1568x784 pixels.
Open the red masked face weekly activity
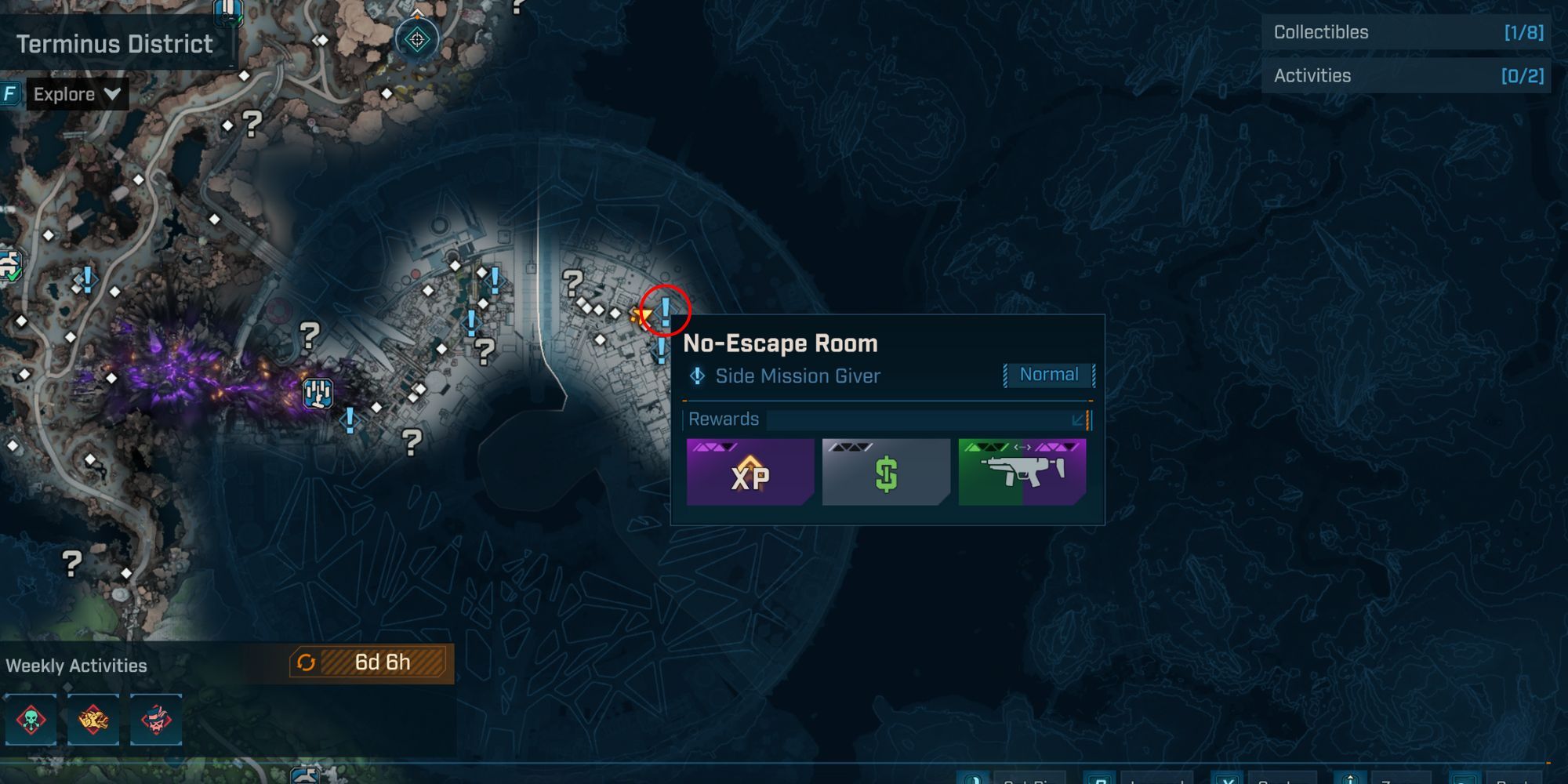coord(156,720)
